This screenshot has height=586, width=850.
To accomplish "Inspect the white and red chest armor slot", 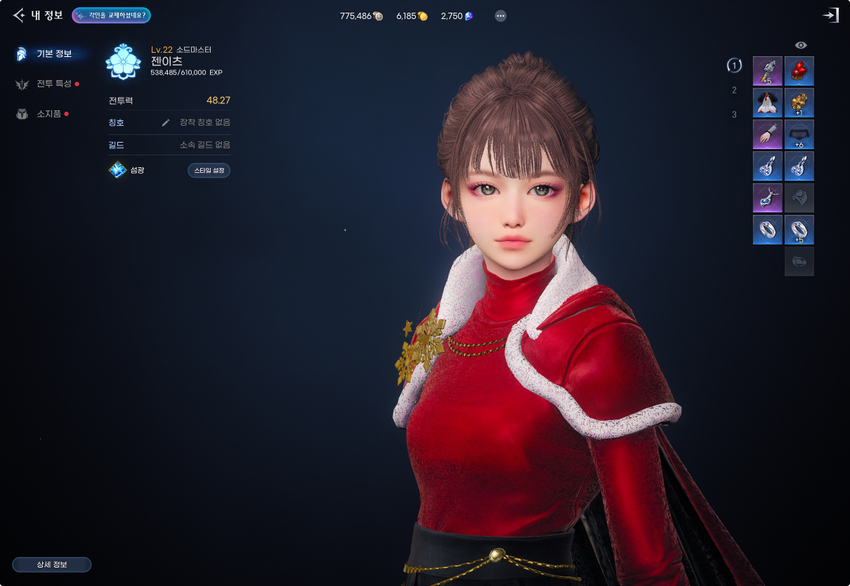I will click(x=767, y=102).
